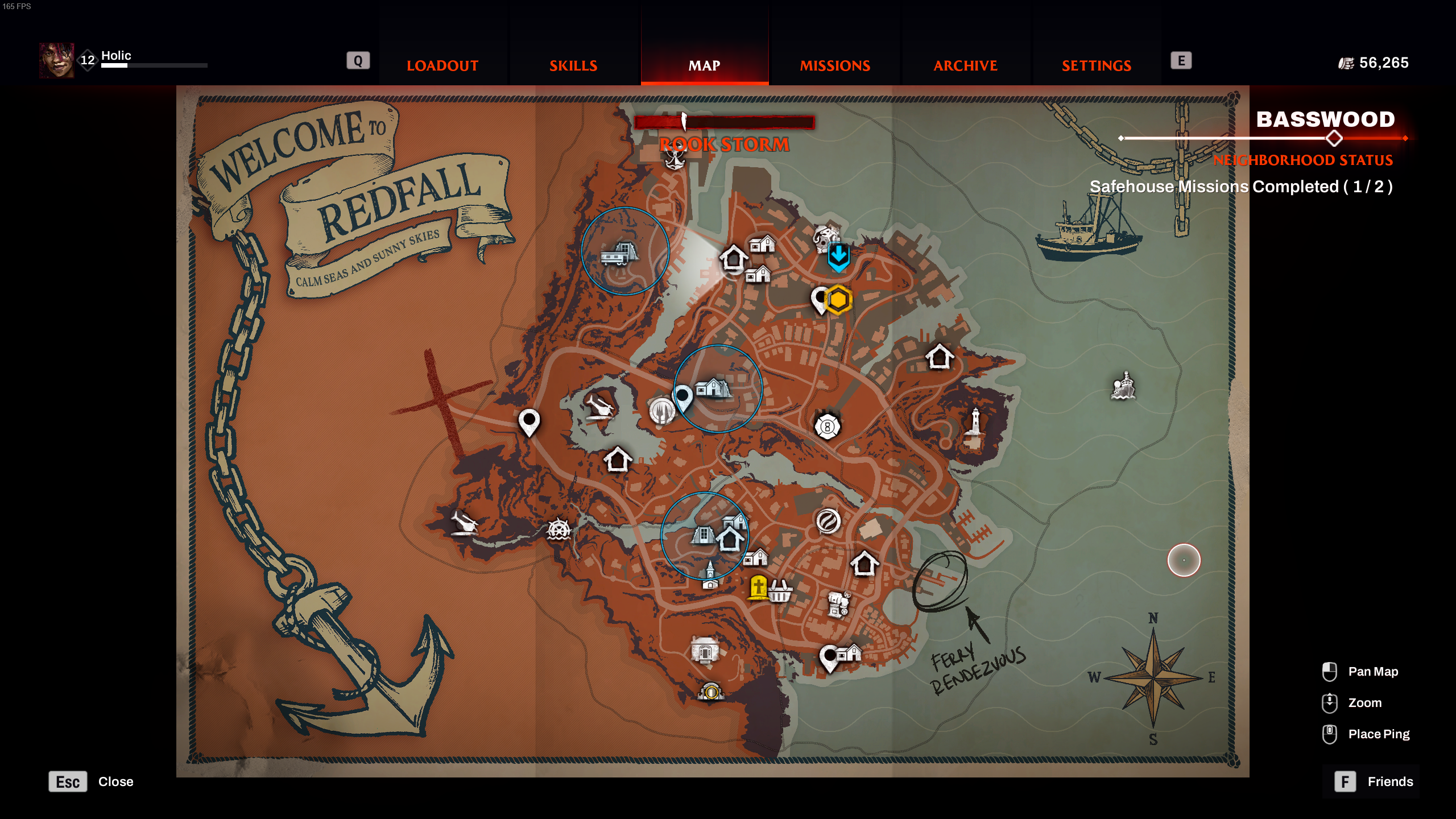Open the Archive tab

click(965, 65)
